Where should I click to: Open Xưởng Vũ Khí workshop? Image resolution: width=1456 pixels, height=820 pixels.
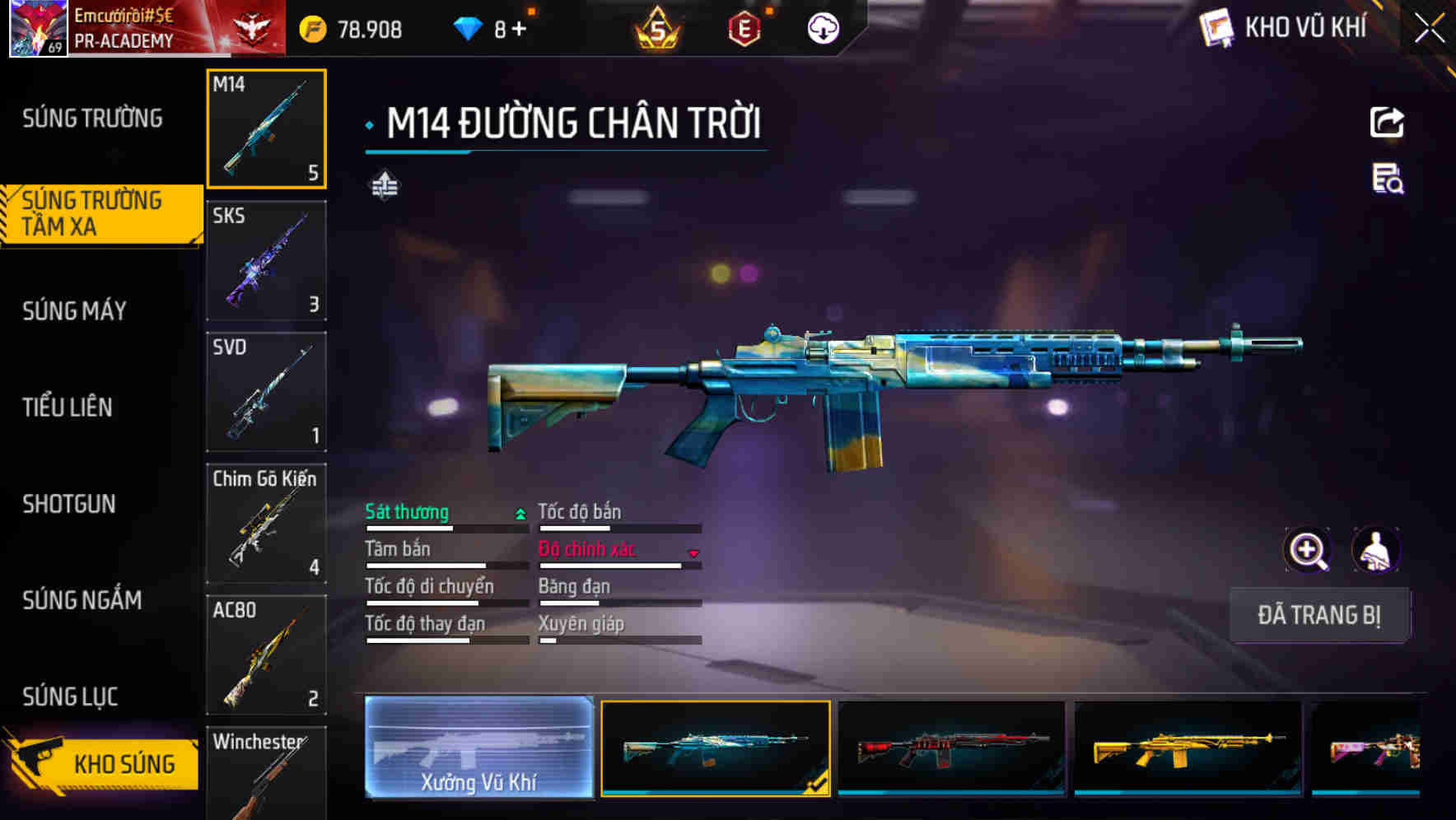[478, 748]
